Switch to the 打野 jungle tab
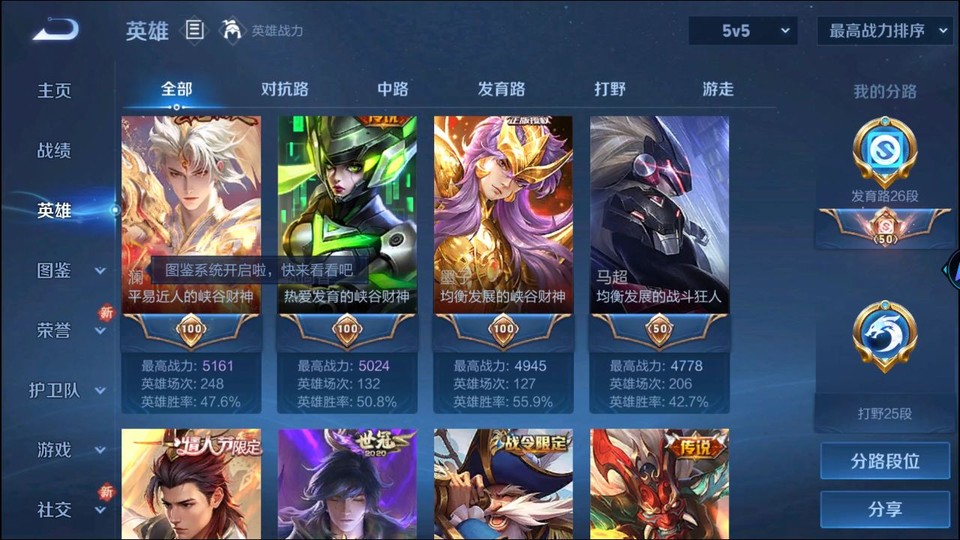960x540 pixels. [x=610, y=89]
